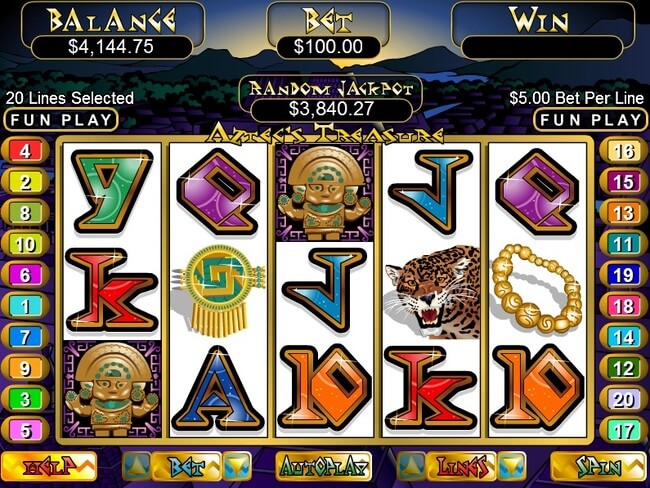Click Fun Play below the lines-selected text
The width and height of the screenshot is (650, 488).
click(60, 120)
